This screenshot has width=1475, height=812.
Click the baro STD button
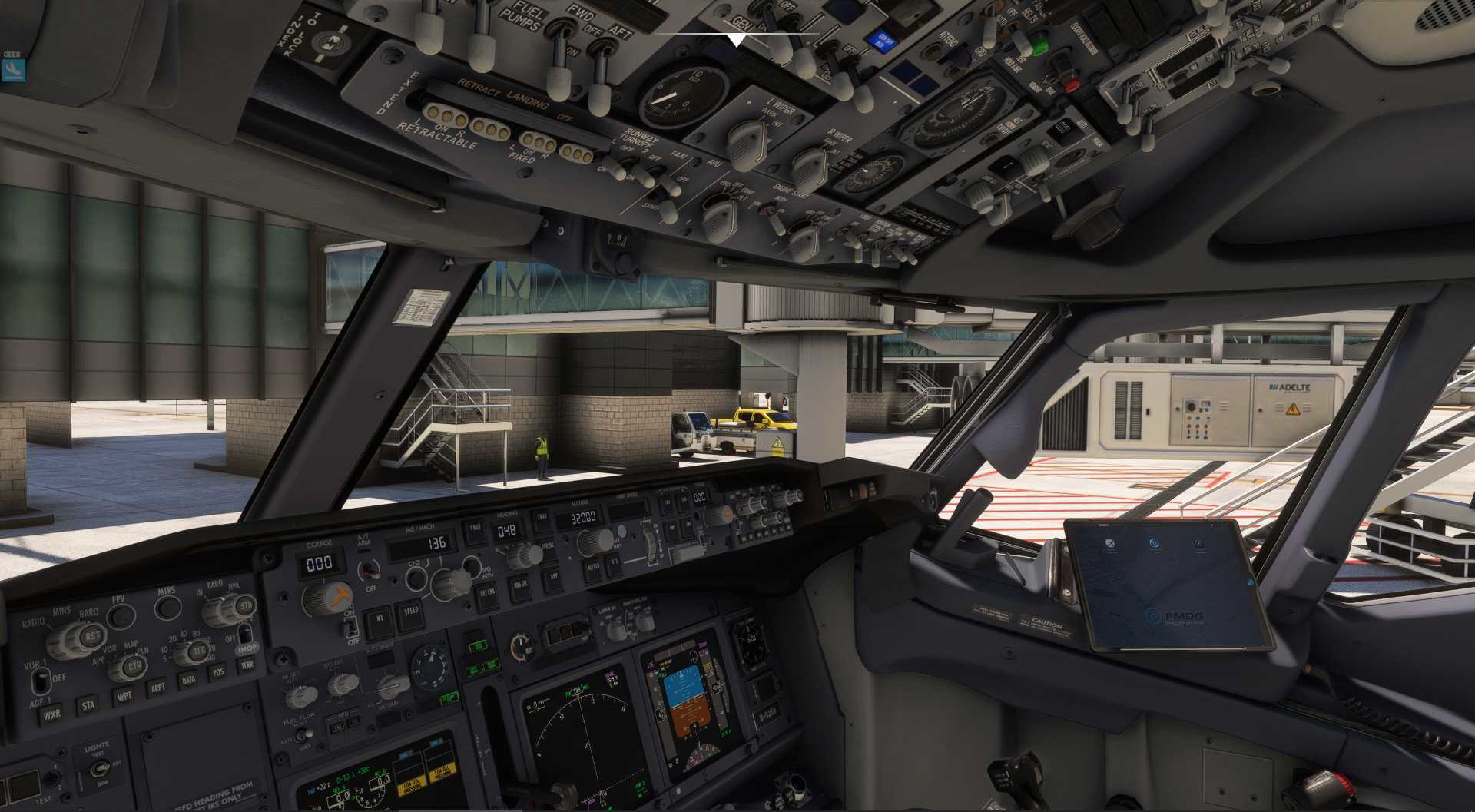tap(245, 605)
